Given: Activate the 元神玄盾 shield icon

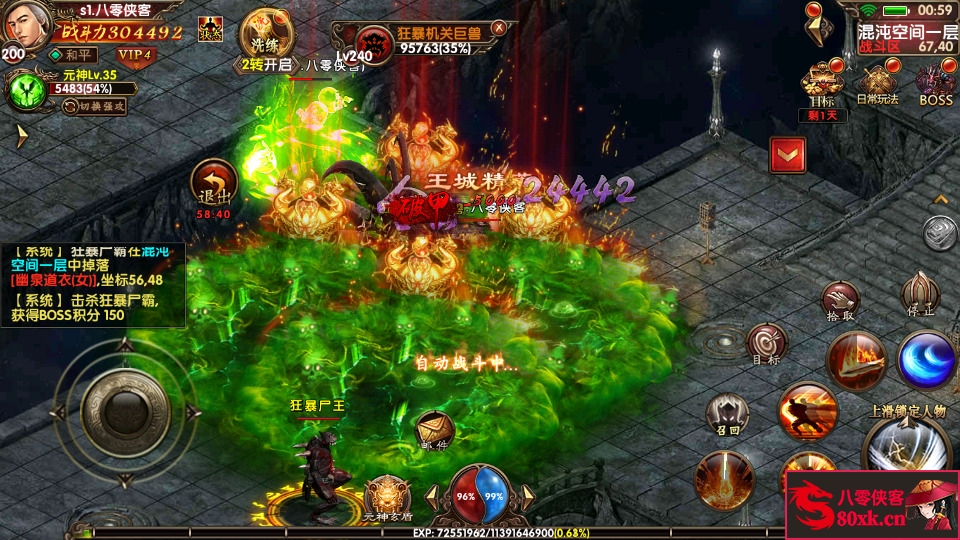Looking at the screenshot, I should [386, 496].
